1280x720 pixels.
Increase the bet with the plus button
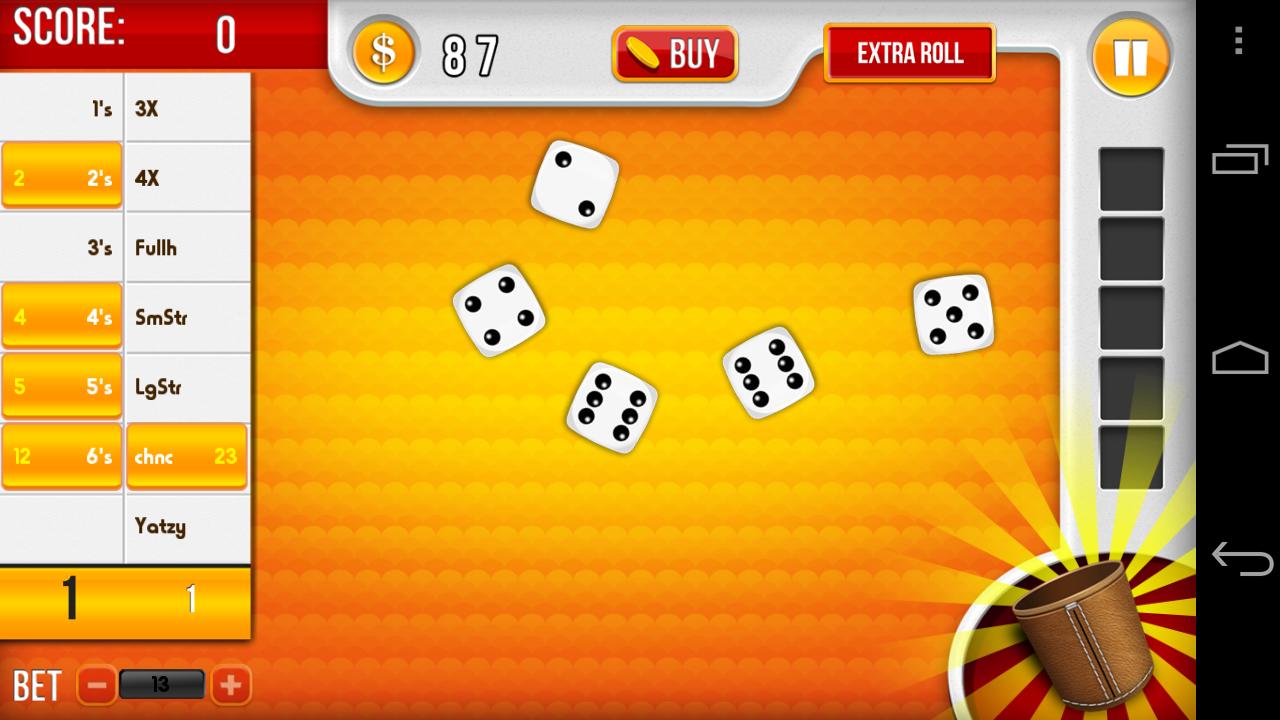(230, 684)
